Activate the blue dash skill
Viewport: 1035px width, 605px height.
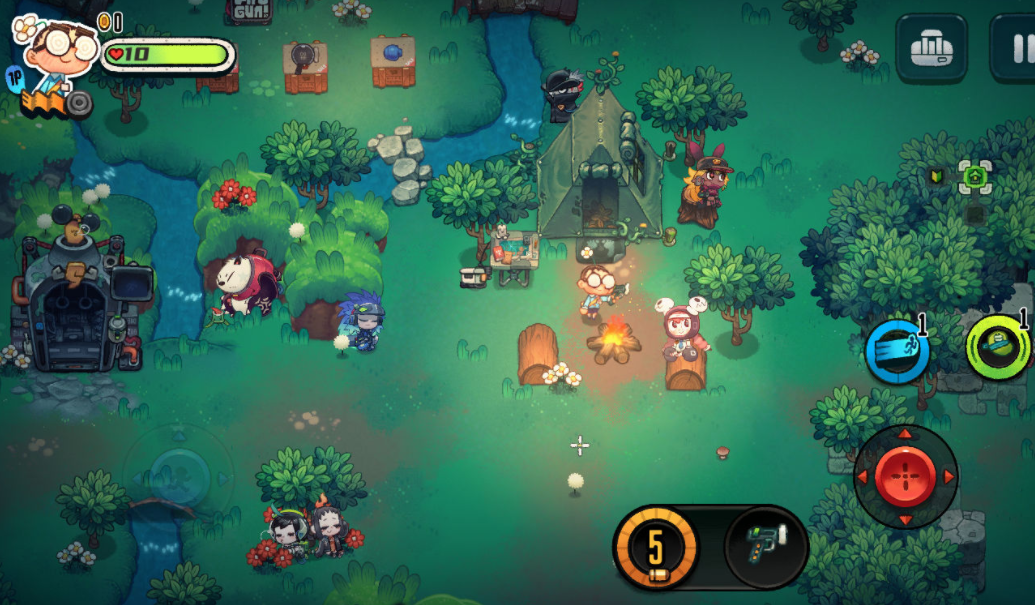coord(897,352)
